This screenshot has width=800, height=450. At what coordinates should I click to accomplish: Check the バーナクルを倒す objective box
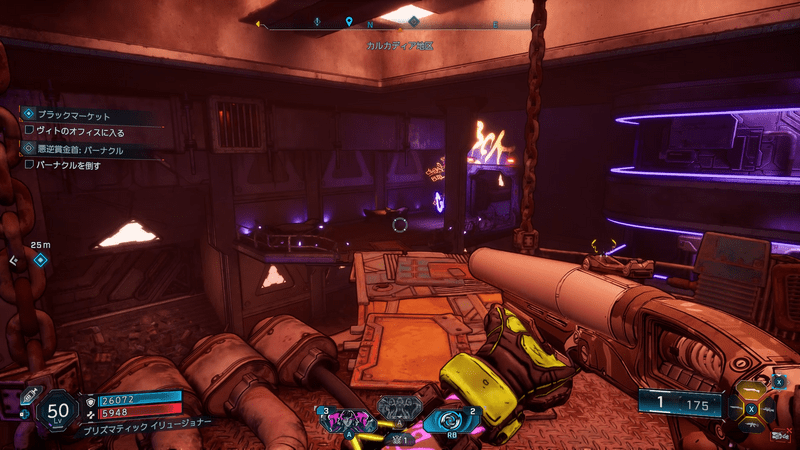tap(29, 164)
